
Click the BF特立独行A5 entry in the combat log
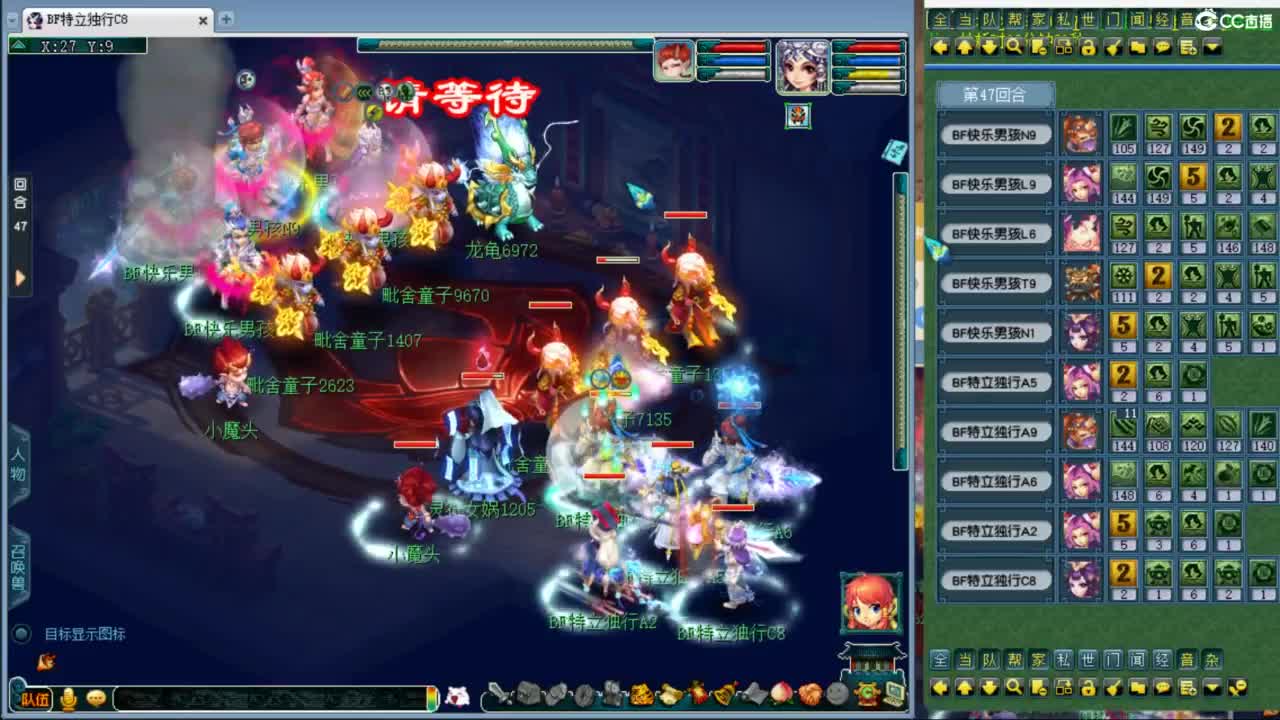point(995,382)
